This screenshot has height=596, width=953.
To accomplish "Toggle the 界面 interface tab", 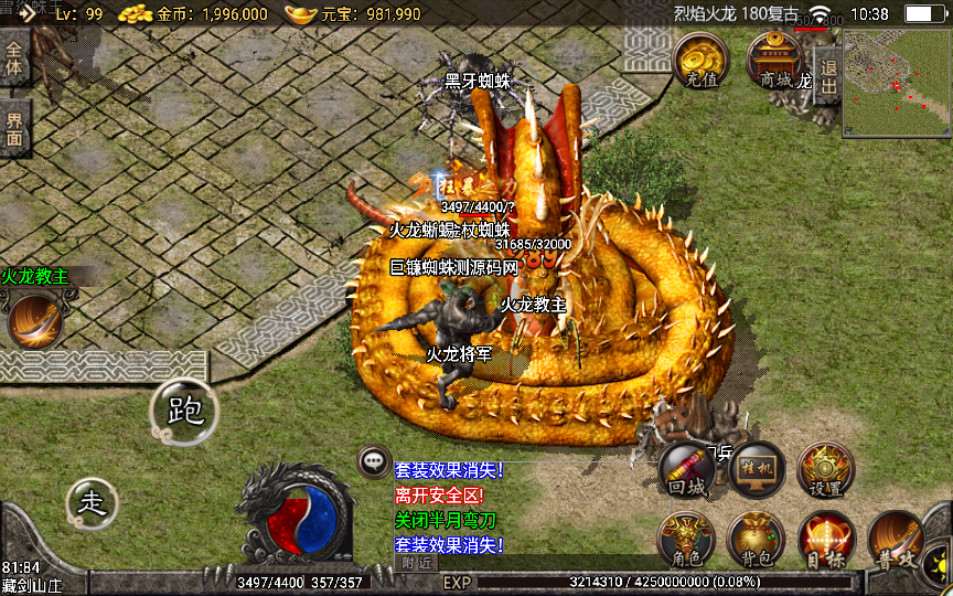I will coord(14,129).
